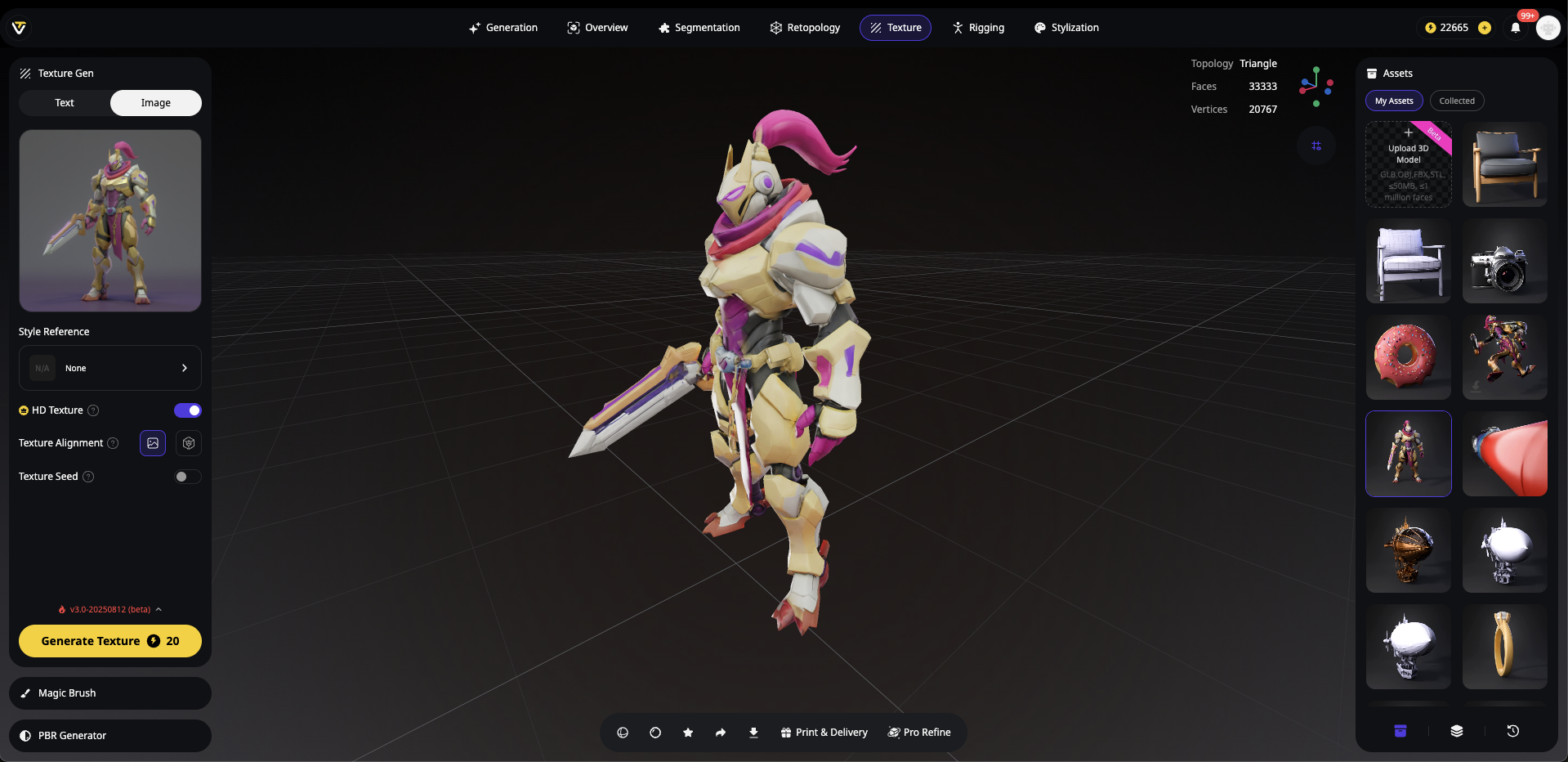Open Print & Delivery
Viewport: 1568px width, 762px height.
click(824, 733)
